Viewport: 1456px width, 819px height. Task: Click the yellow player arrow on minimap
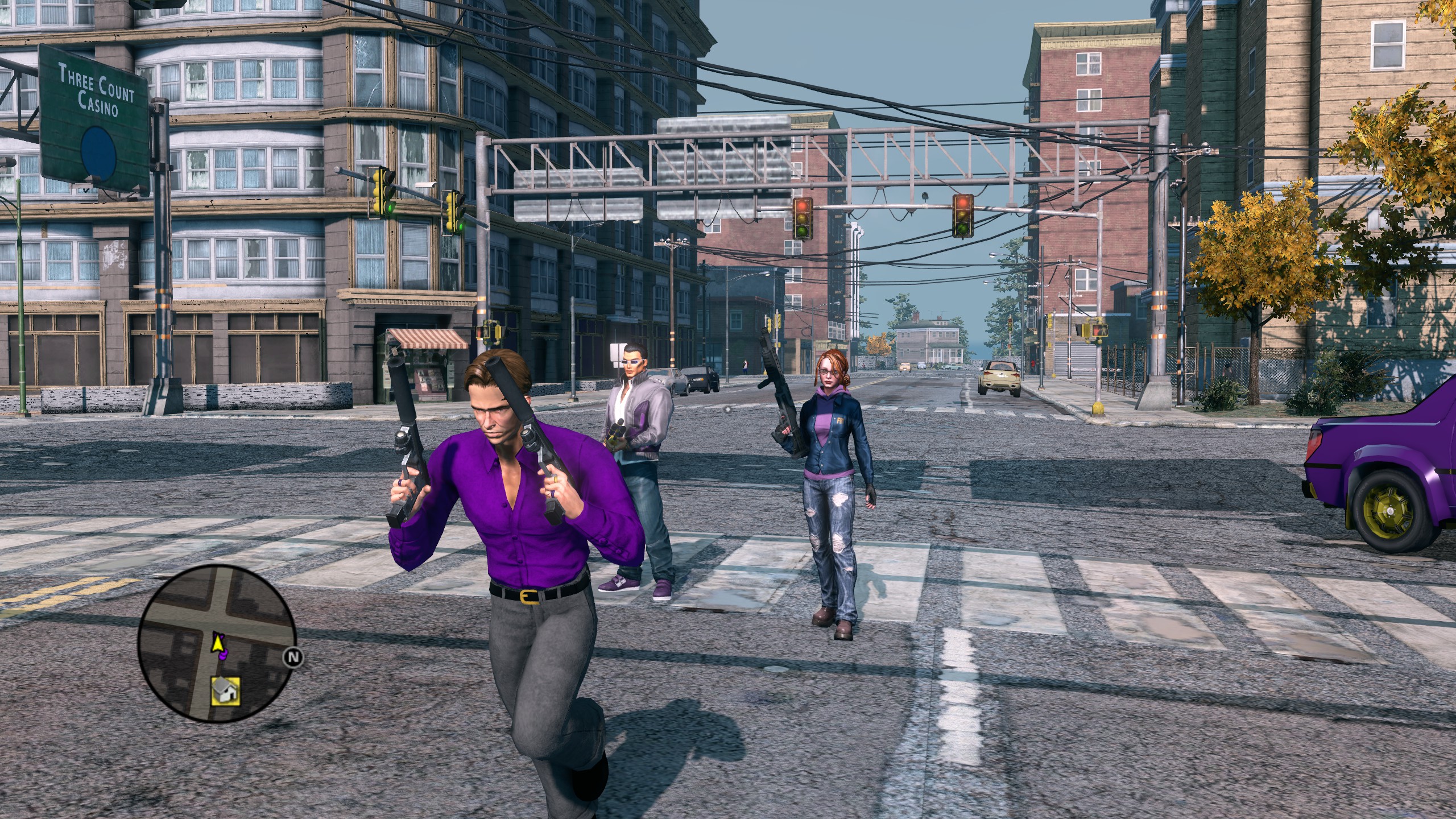click(x=216, y=643)
